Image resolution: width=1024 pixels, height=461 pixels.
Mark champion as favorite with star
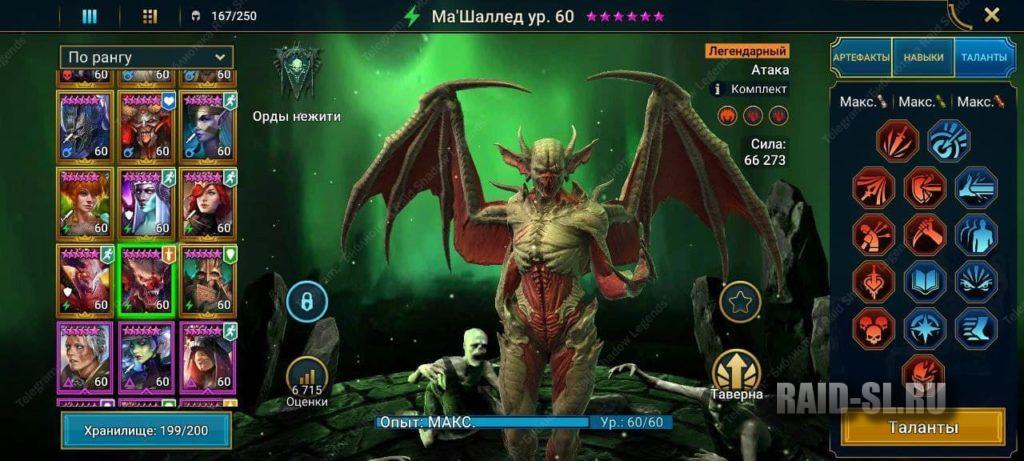tap(740, 302)
